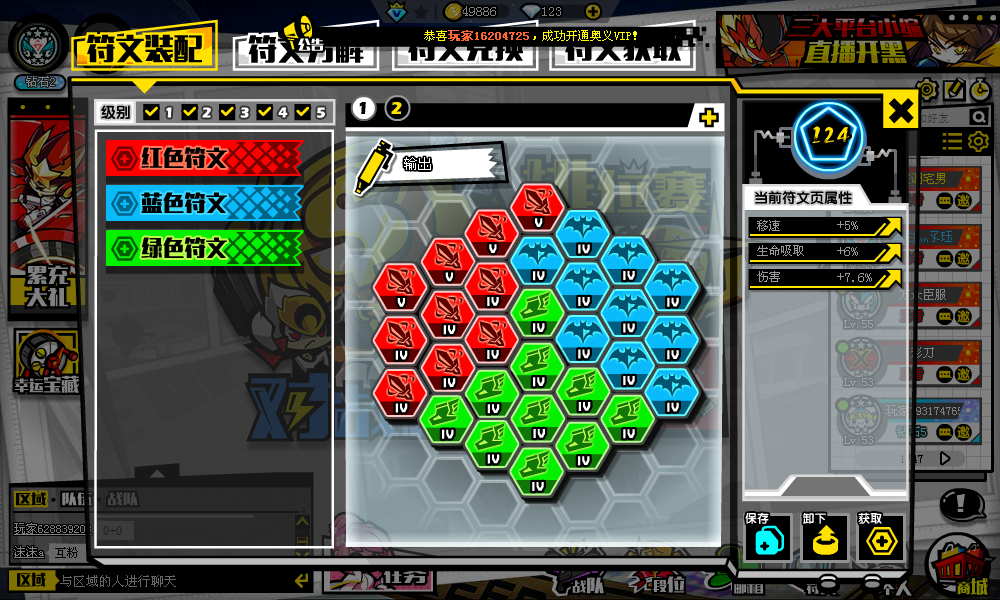1000x600 pixels.
Task: Switch to the 符文装配 tab
Action: point(144,47)
